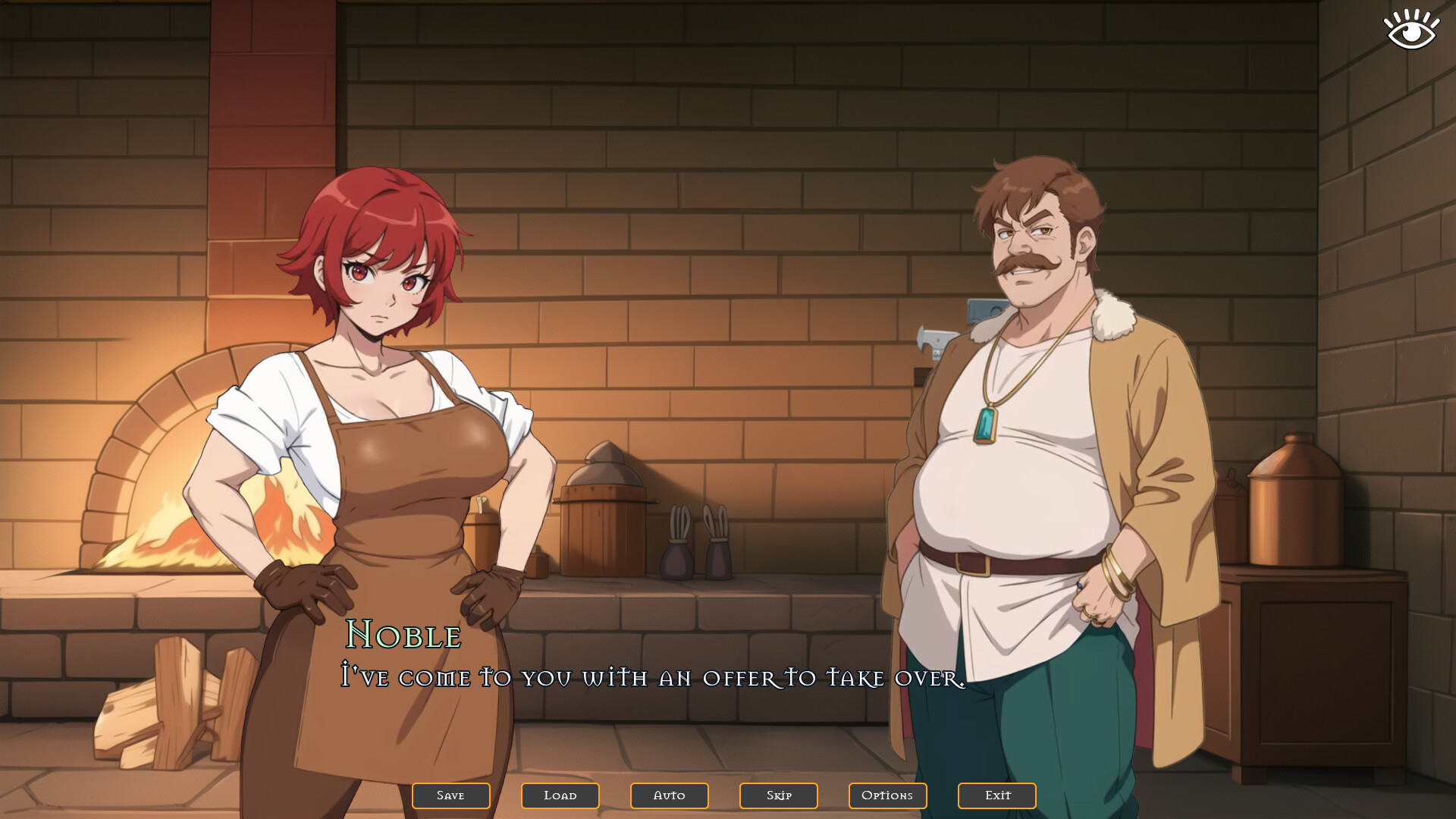Image resolution: width=1456 pixels, height=819 pixels.
Task: Select the Save button
Action: pyautogui.click(x=450, y=795)
